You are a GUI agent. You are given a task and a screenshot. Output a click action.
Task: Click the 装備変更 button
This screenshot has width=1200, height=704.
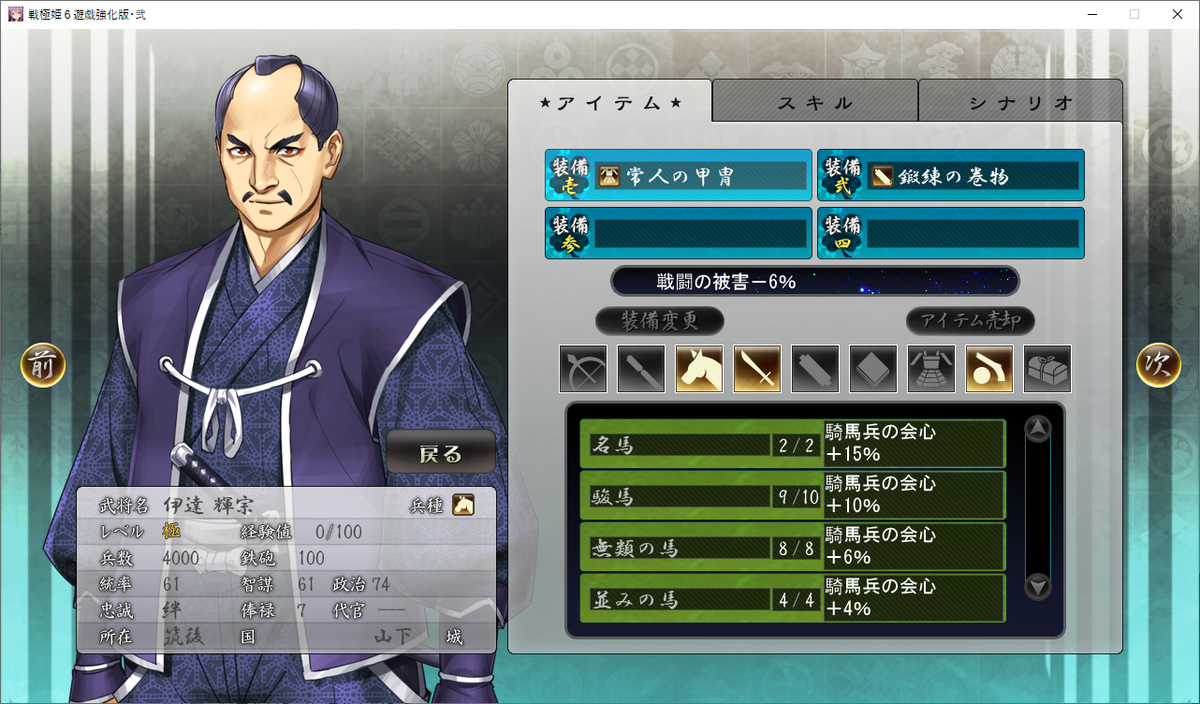pos(659,321)
